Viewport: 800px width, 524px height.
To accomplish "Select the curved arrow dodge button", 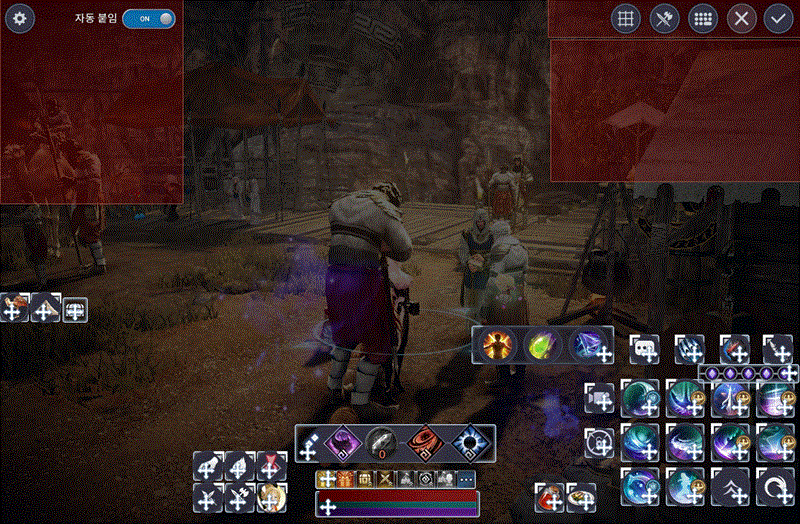I will (776, 486).
